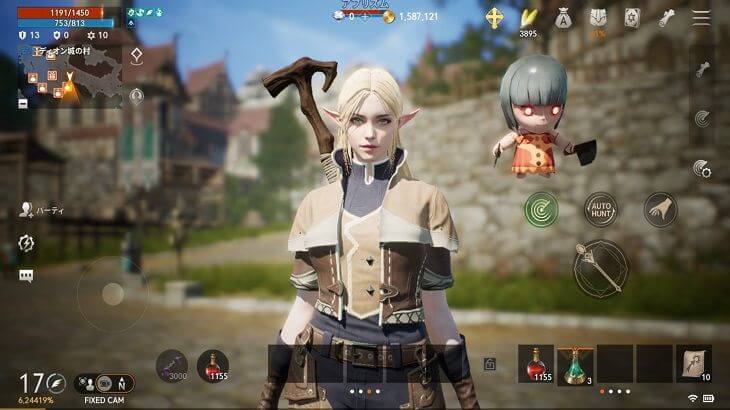Open the bag icon marked with A
Screen dimensions: 730x410
pyautogui.click(x=563, y=17)
